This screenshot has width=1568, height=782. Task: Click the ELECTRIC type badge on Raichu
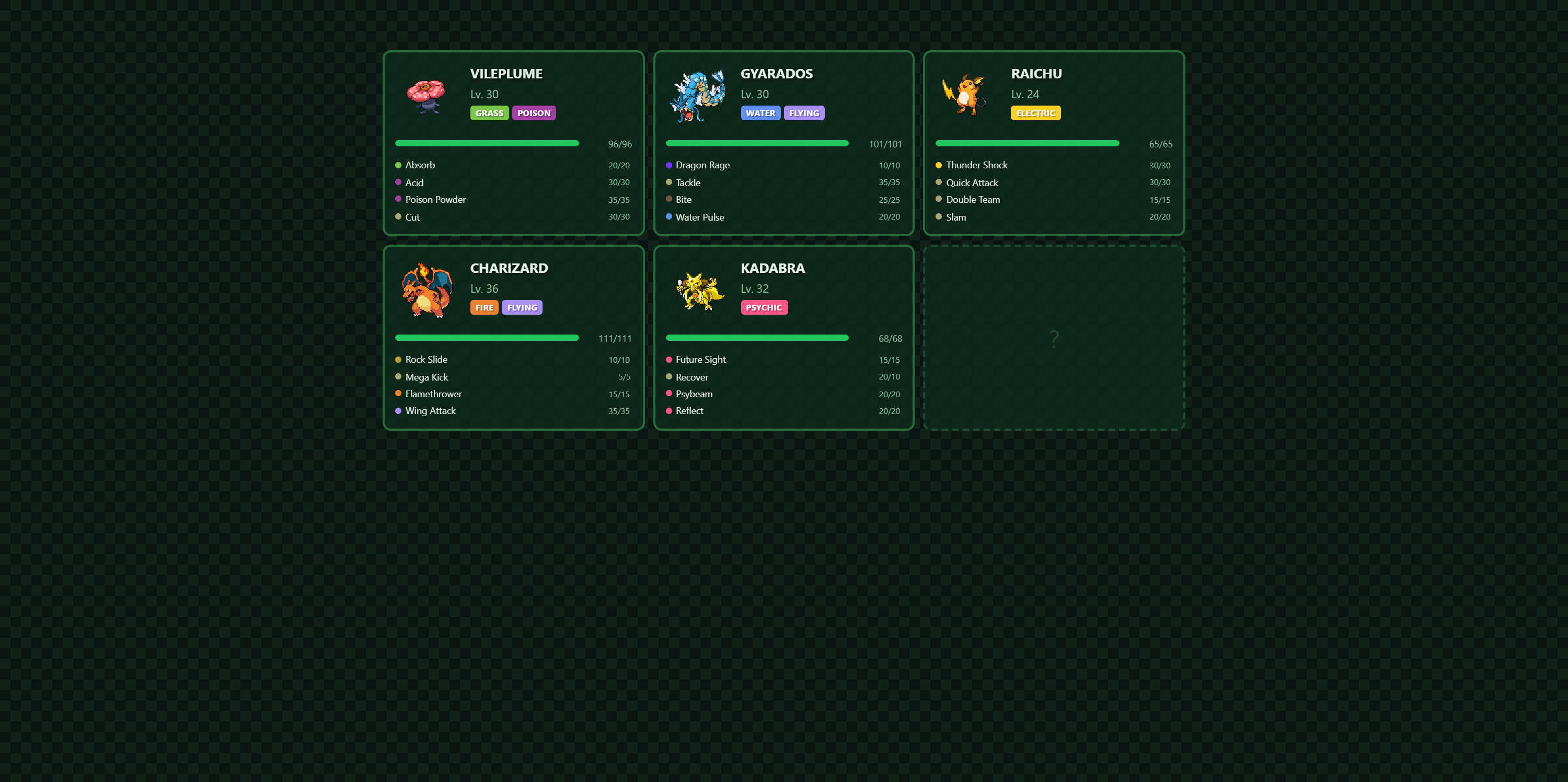[x=1035, y=112]
